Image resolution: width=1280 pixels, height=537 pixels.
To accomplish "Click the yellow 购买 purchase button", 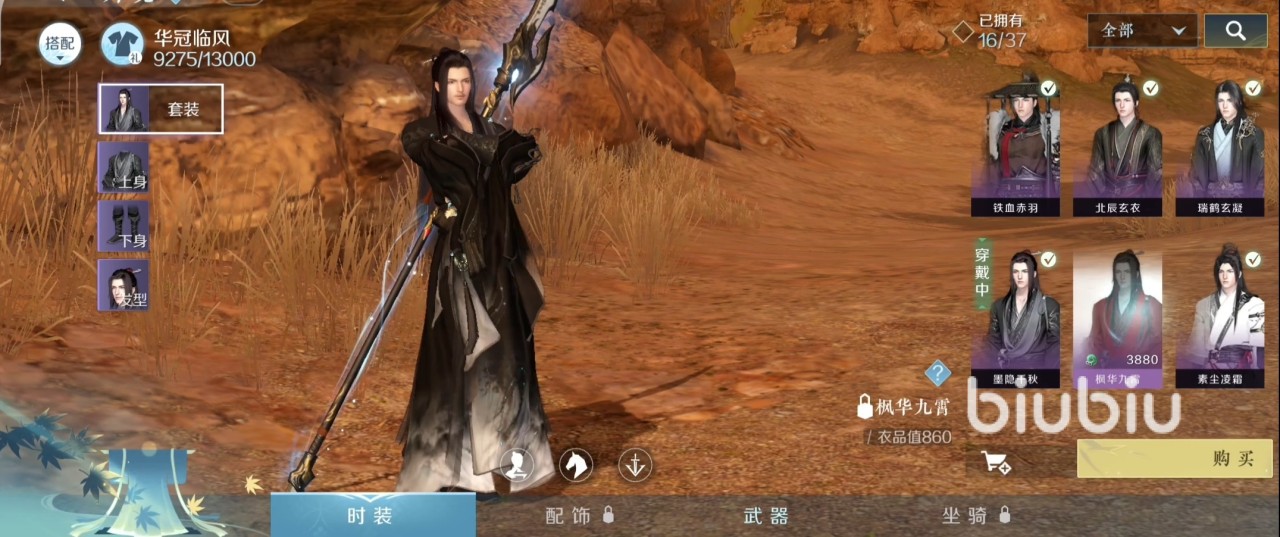I will 1174,459.
